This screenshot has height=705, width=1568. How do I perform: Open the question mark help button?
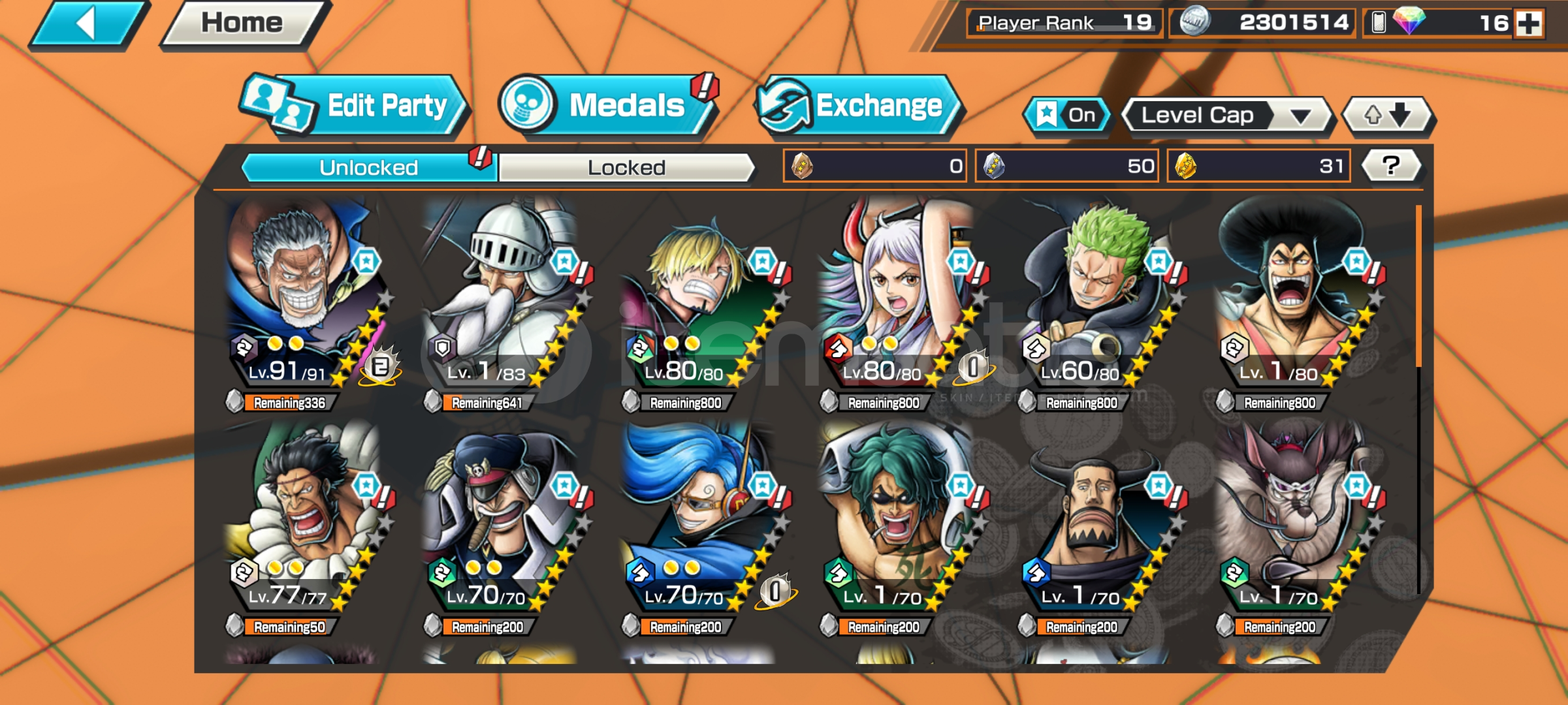coord(1391,166)
